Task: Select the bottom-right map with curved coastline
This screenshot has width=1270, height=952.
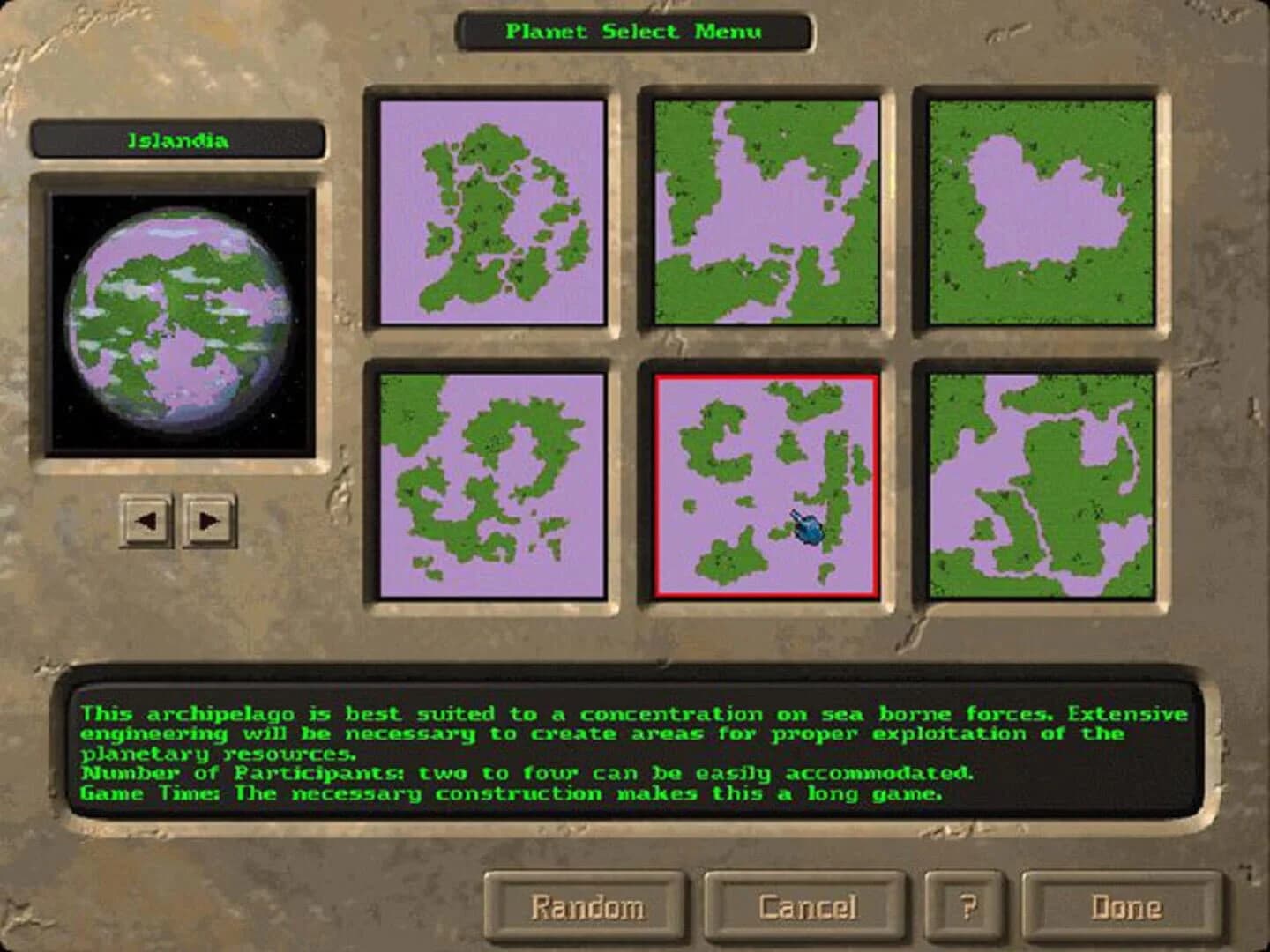Action: click(x=1036, y=483)
